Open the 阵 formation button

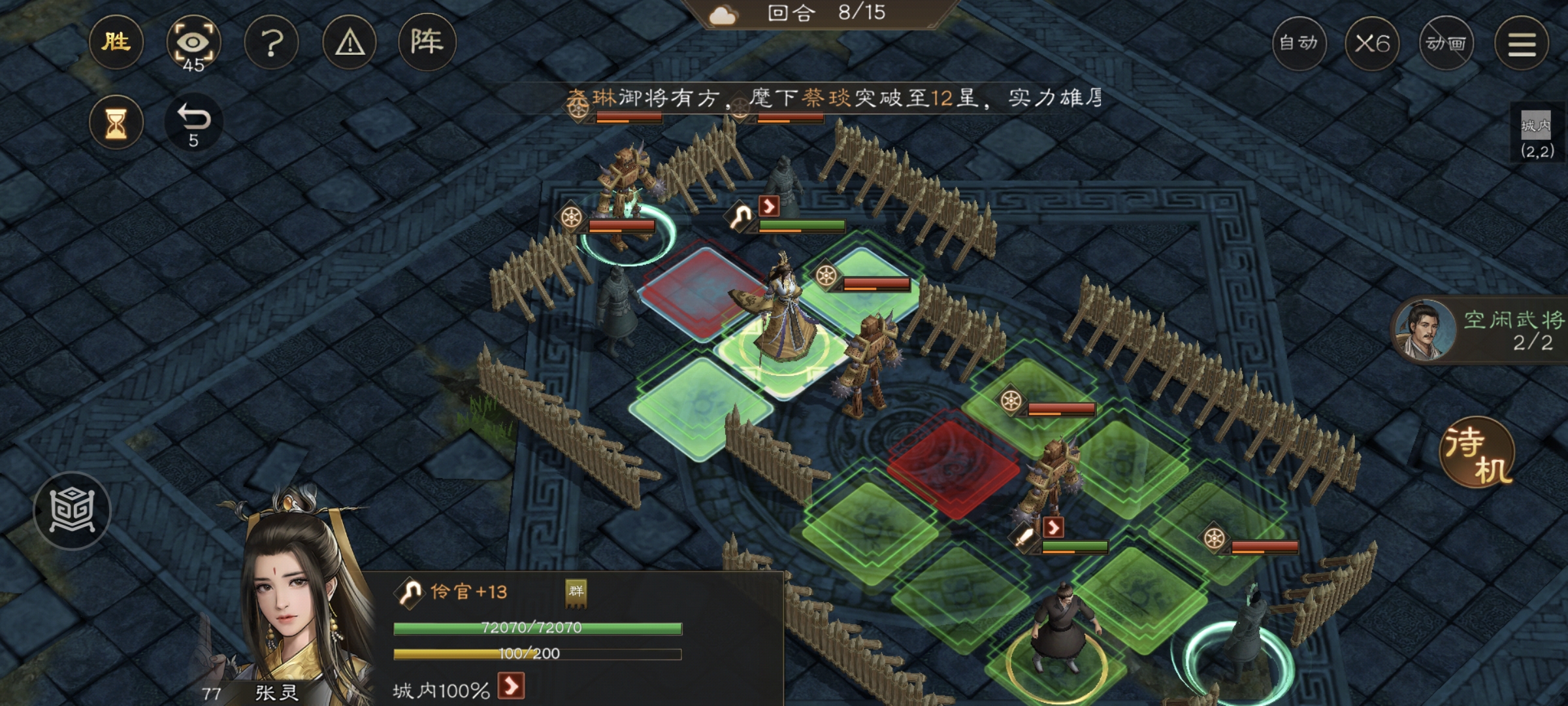pos(427,43)
